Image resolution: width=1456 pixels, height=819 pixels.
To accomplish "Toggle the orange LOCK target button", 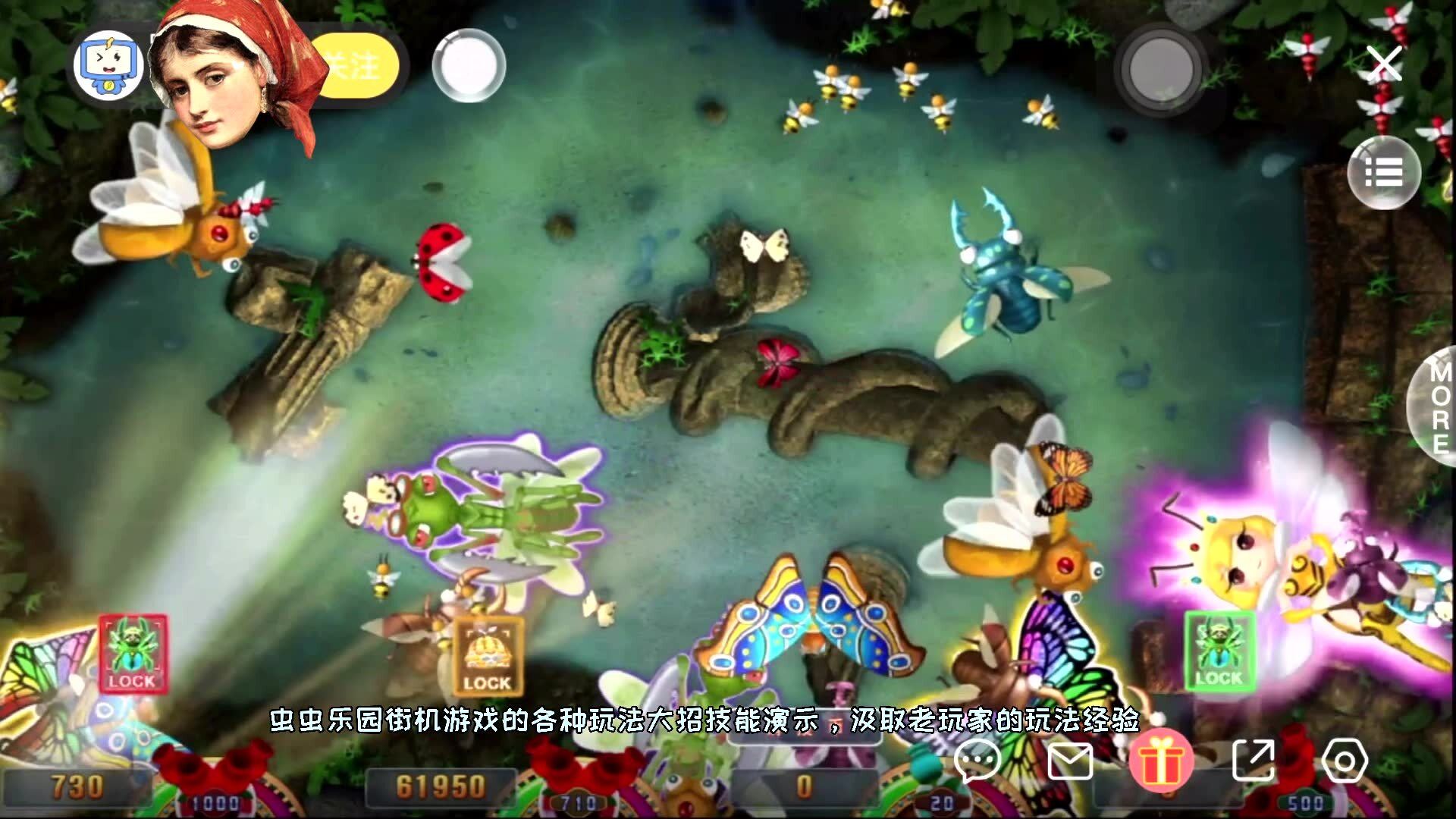I will click(487, 657).
